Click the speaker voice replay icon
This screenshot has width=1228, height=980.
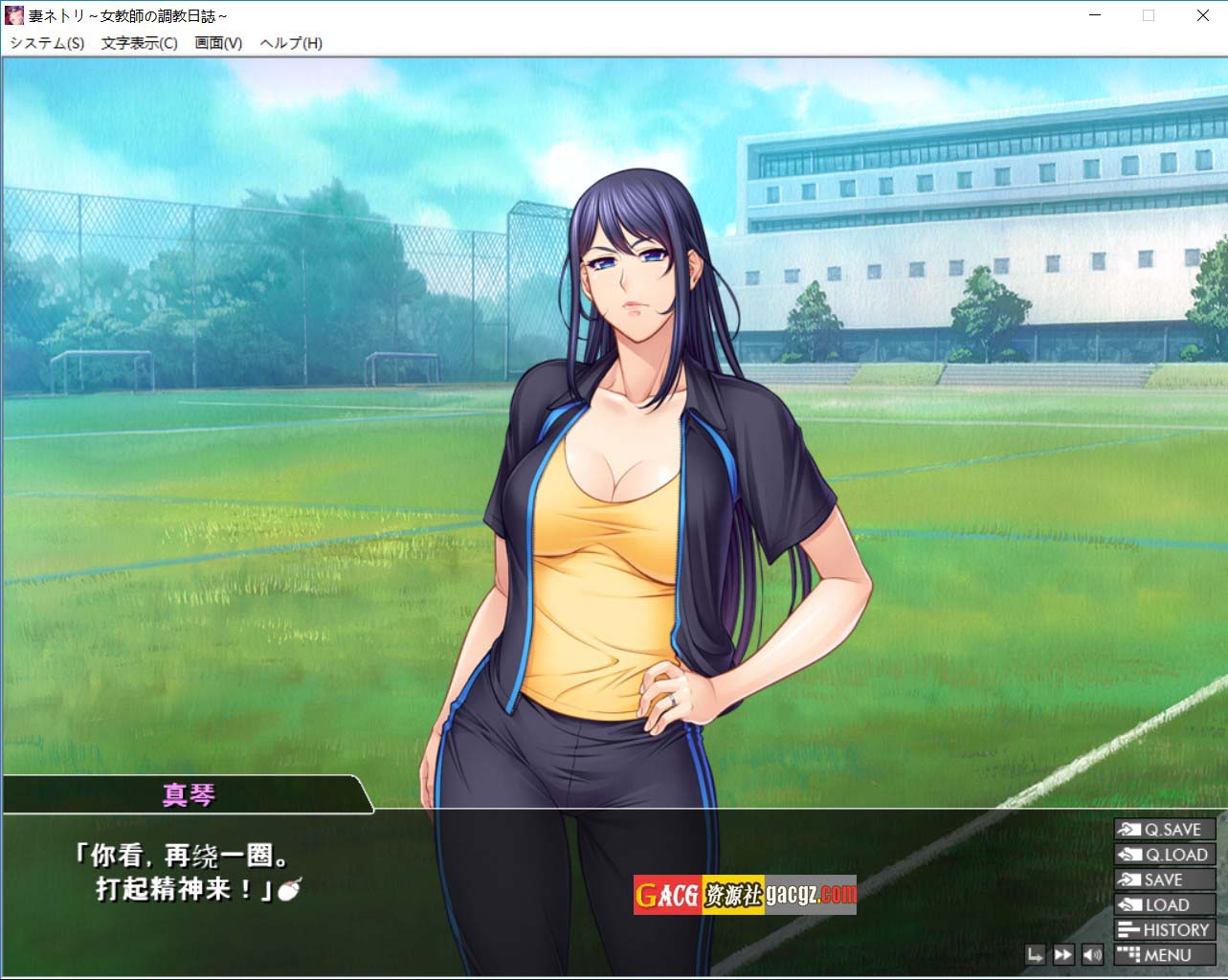(1091, 954)
